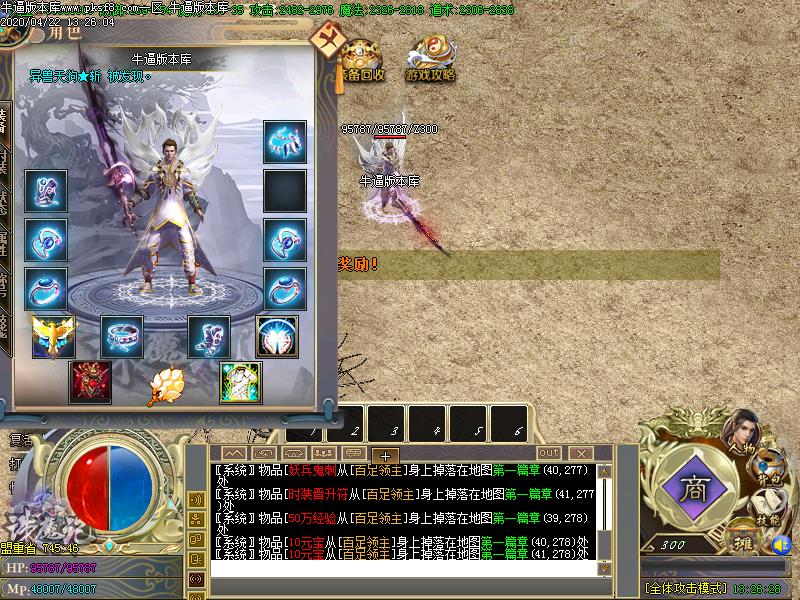Select the necklace slot at top right

[x=285, y=142]
